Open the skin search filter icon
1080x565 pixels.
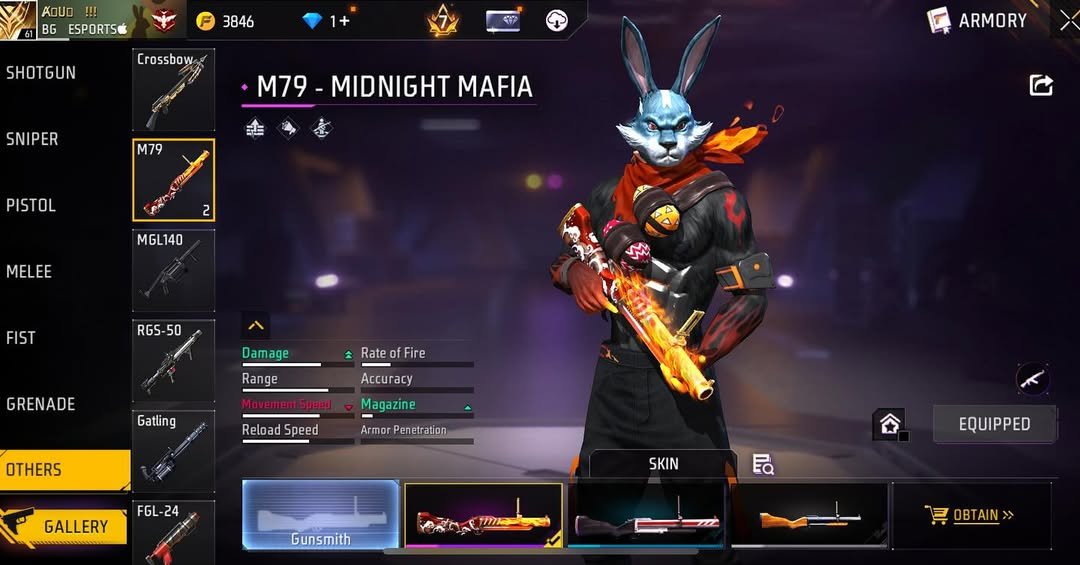[x=763, y=464]
